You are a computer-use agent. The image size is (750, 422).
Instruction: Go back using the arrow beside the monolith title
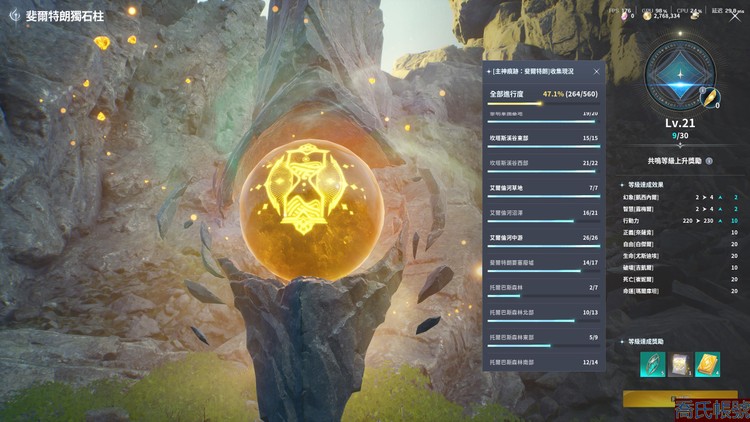pos(14,16)
